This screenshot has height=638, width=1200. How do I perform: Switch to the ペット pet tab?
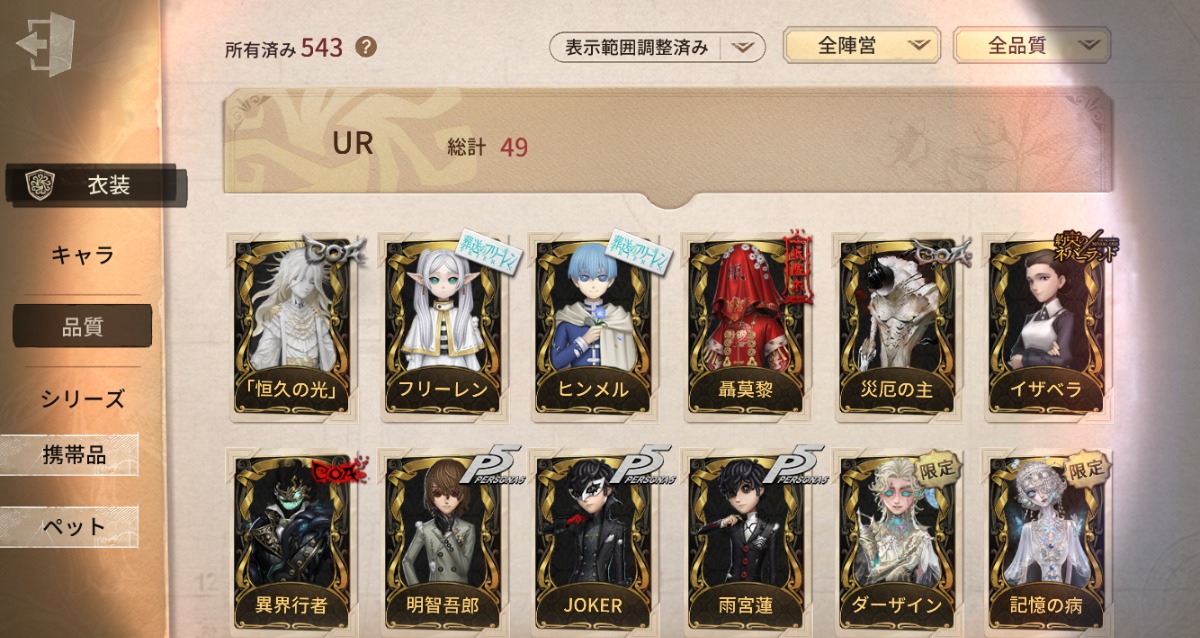coord(73,527)
